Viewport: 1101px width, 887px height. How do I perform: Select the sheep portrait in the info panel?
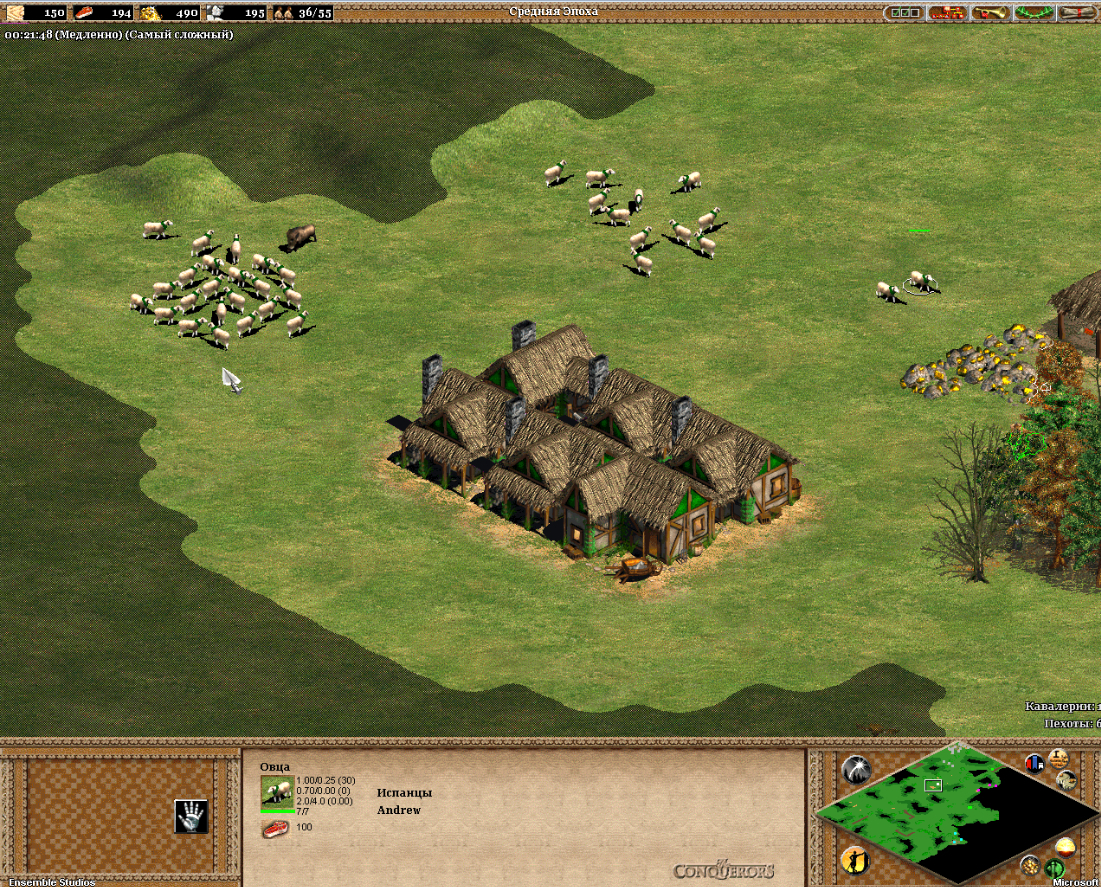pos(276,792)
